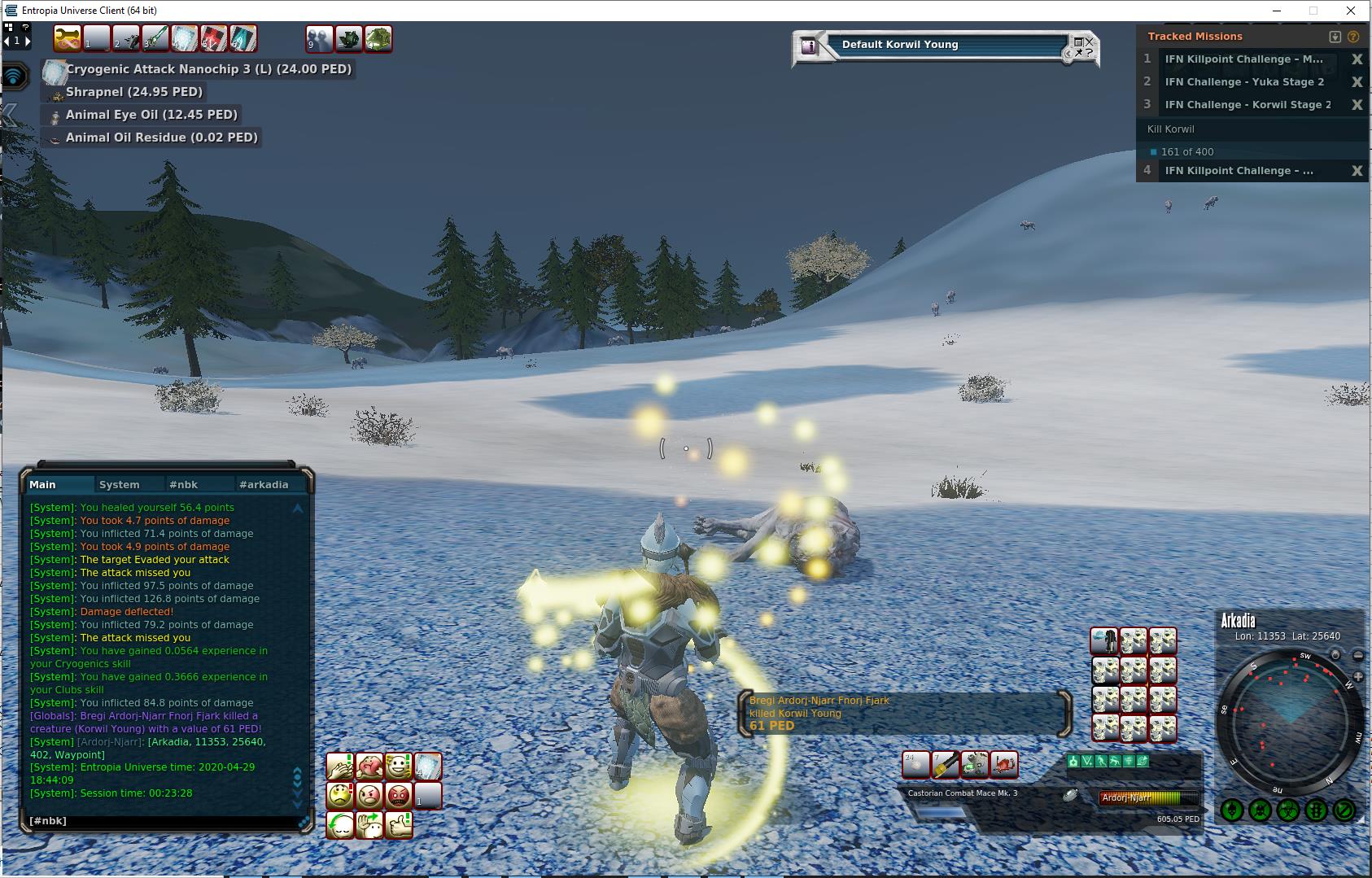
Task: Select the red crab creature icon slot
Action: [1004, 765]
